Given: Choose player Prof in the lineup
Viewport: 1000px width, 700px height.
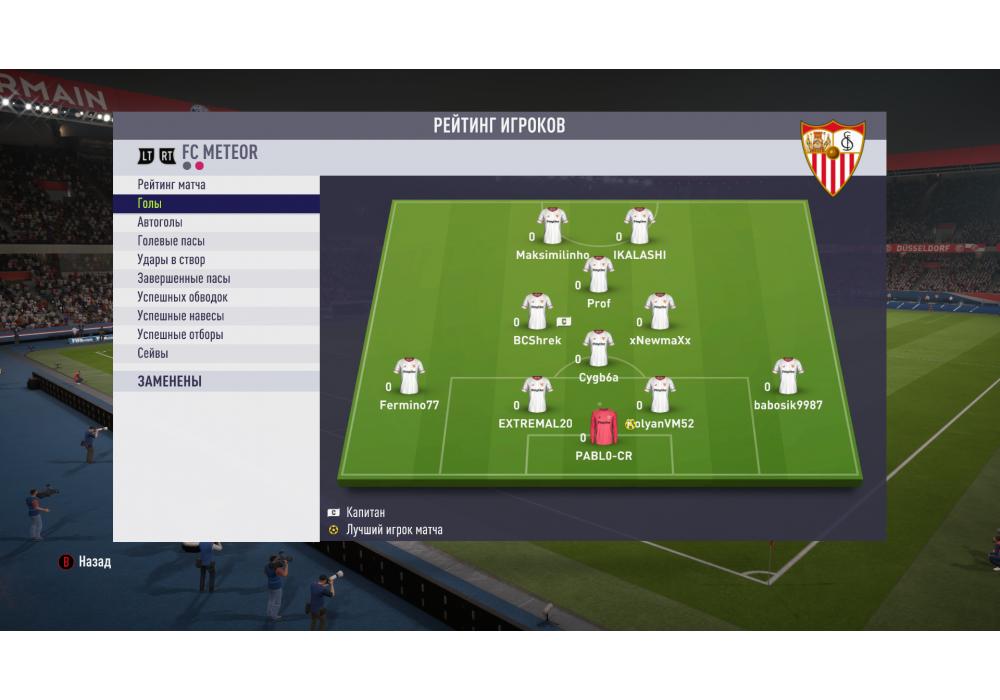Looking at the screenshot, I should (x=599, y=274).
